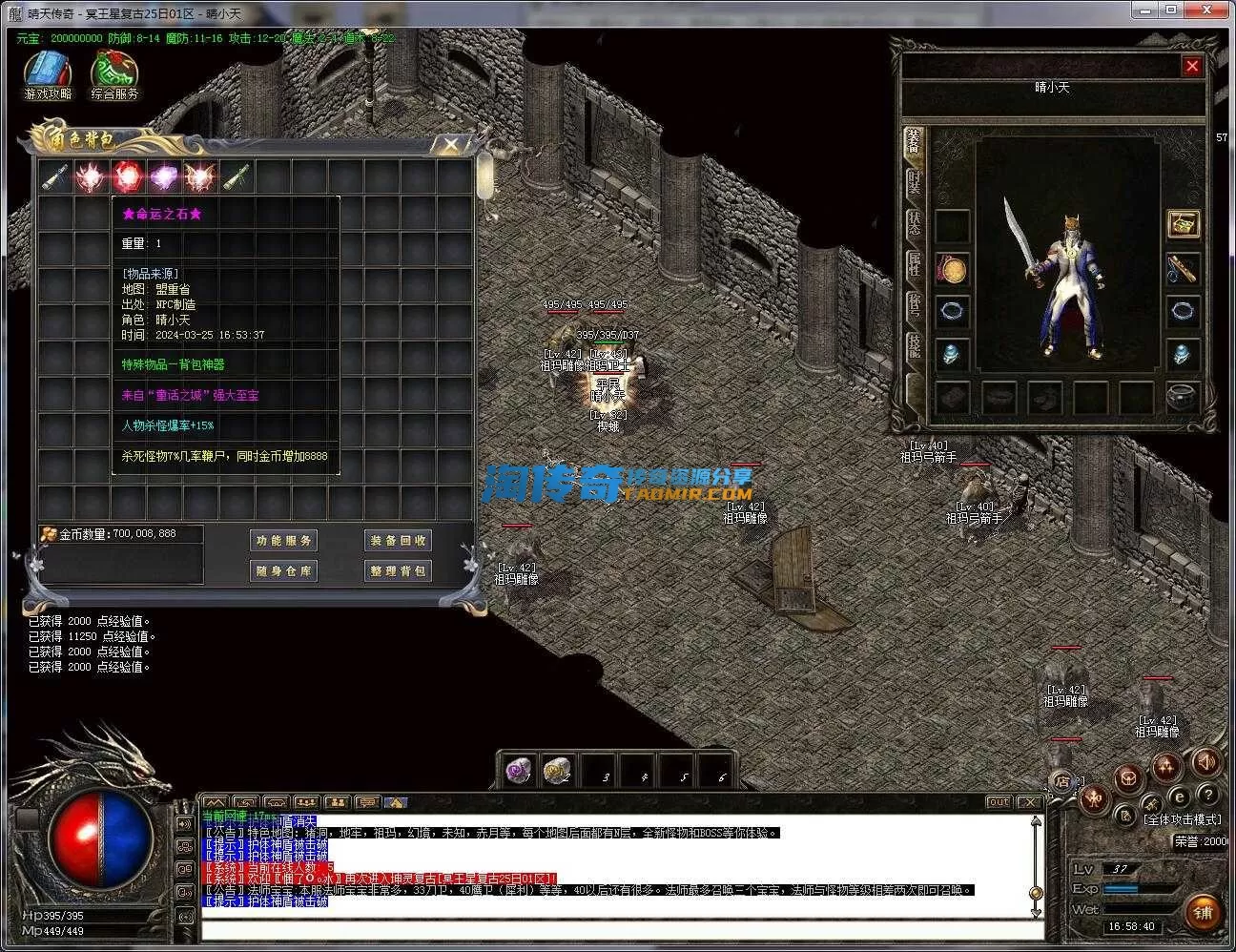1236x952 pixels.
Task: Close the 角色背包 inventory window
Action: coord(450,144)
